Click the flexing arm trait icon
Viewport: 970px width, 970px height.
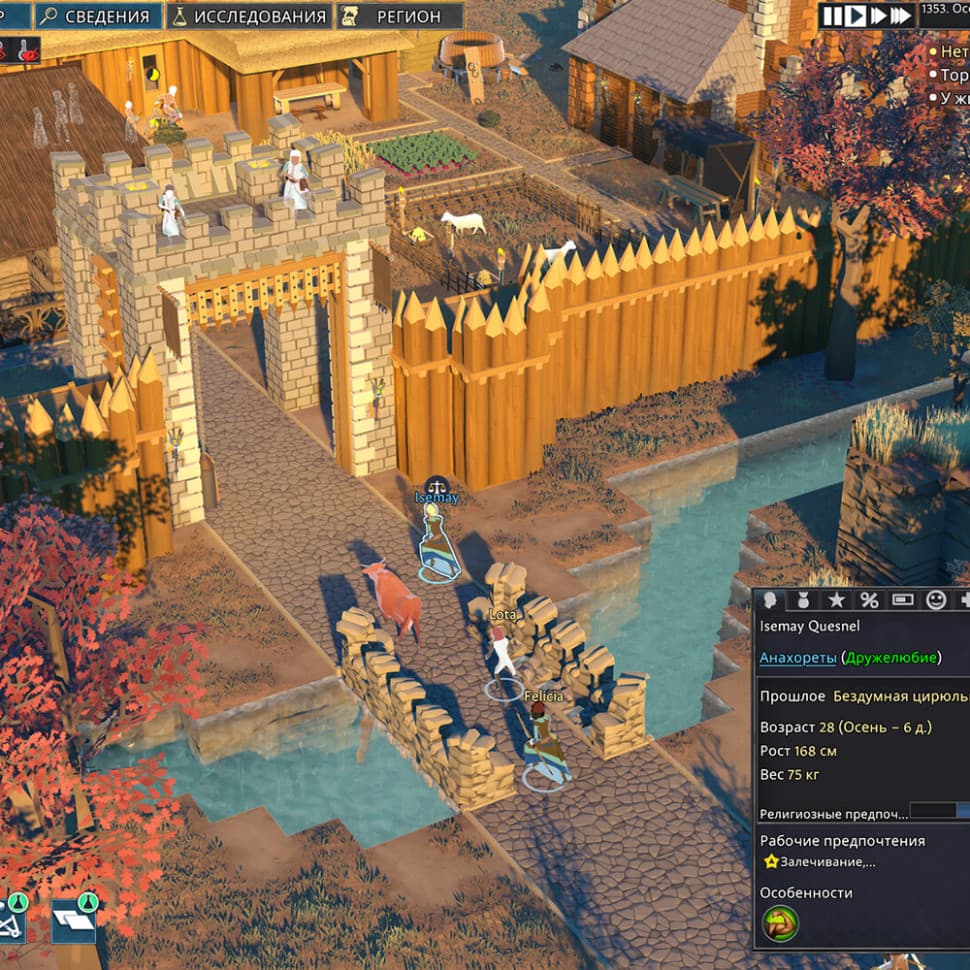pyautogui.click(x=779, y=924)
